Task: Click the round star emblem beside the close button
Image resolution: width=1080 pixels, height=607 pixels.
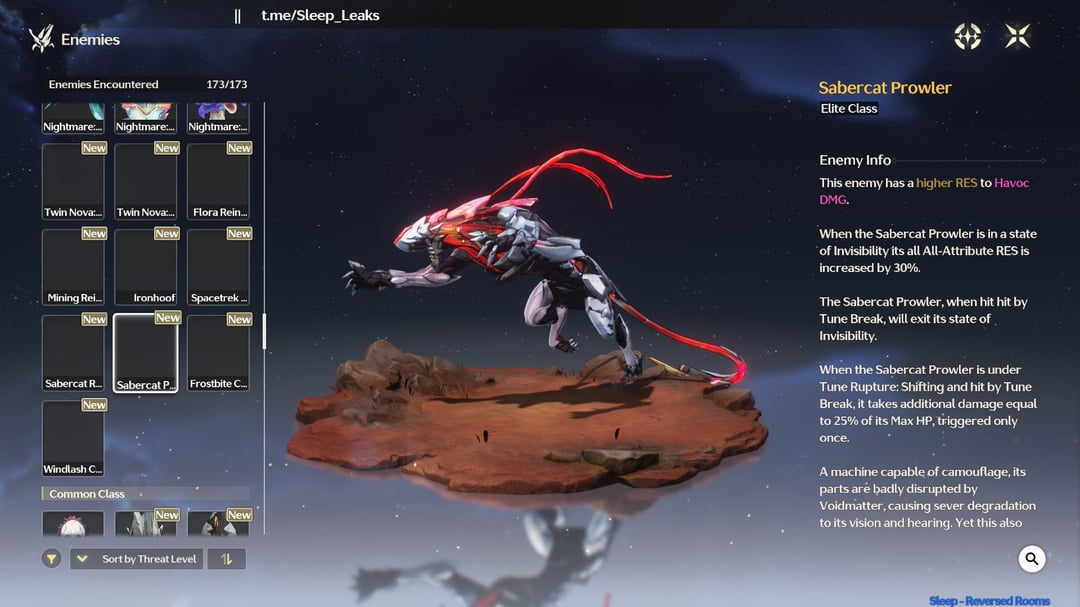Action: pos(968,37)
